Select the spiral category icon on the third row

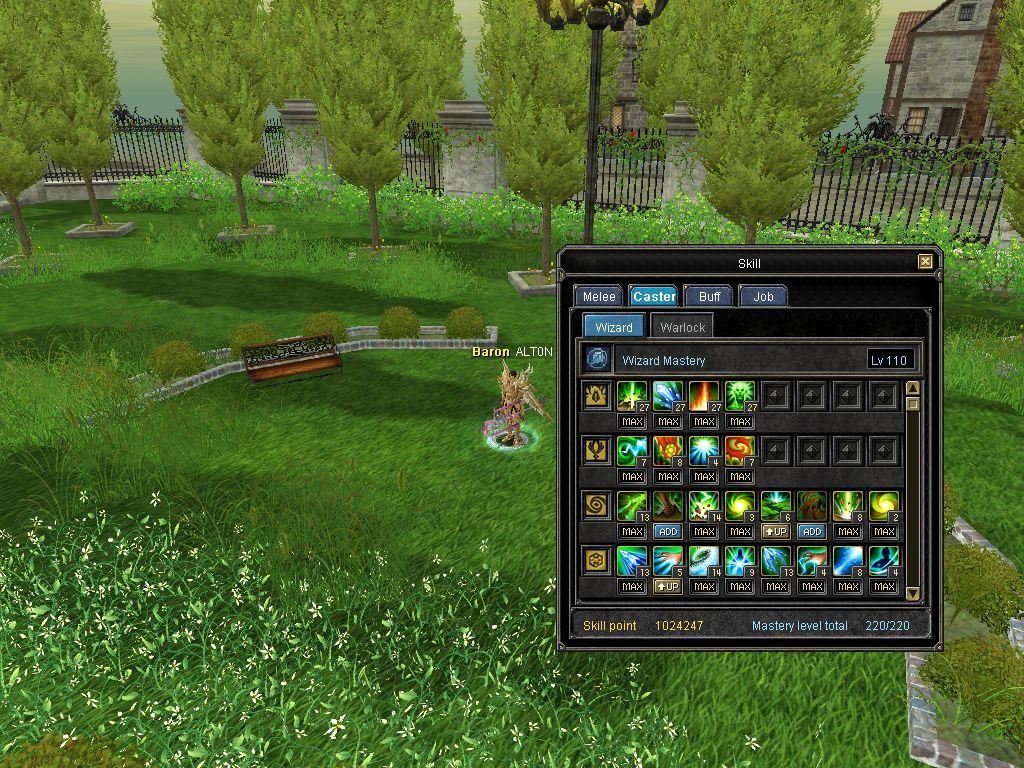(x=597, y=506)
